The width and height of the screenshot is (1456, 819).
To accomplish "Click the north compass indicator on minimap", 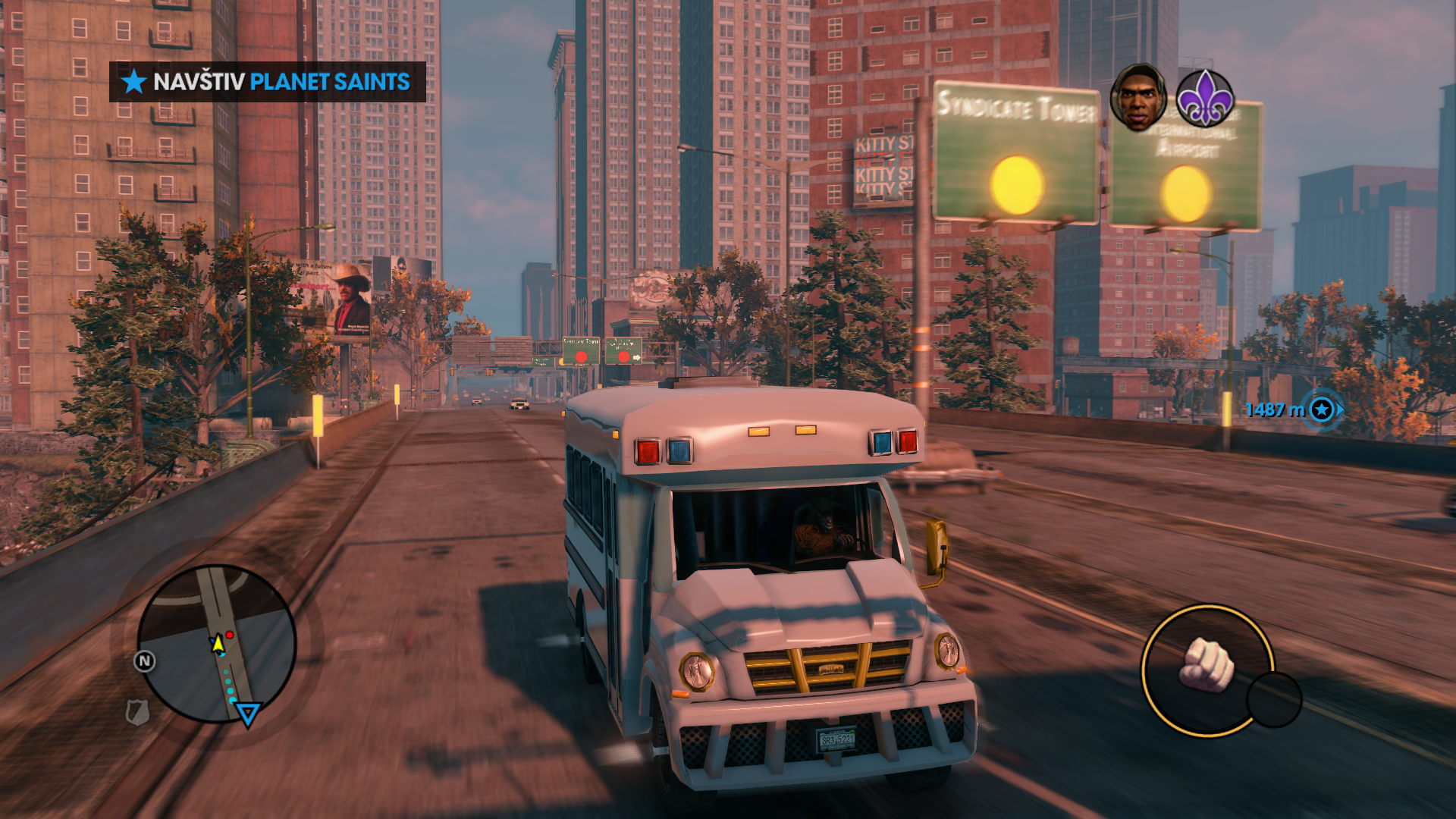I will pos(144,661).
